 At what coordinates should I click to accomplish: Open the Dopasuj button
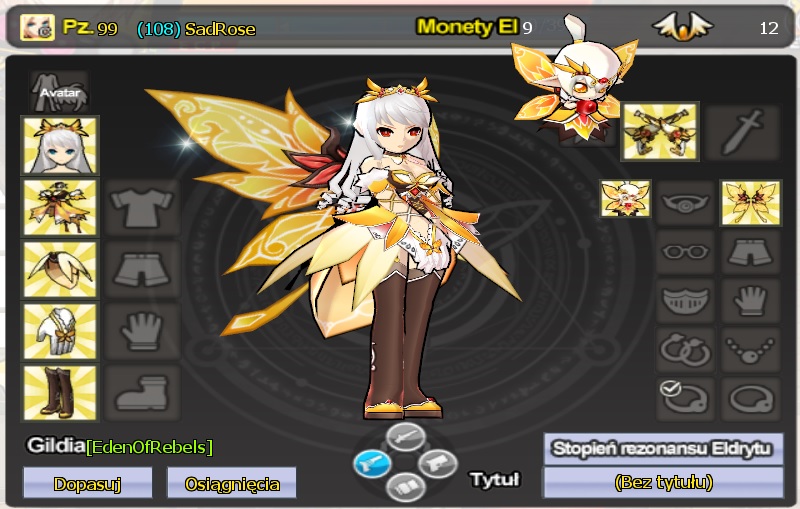[88, 483]
